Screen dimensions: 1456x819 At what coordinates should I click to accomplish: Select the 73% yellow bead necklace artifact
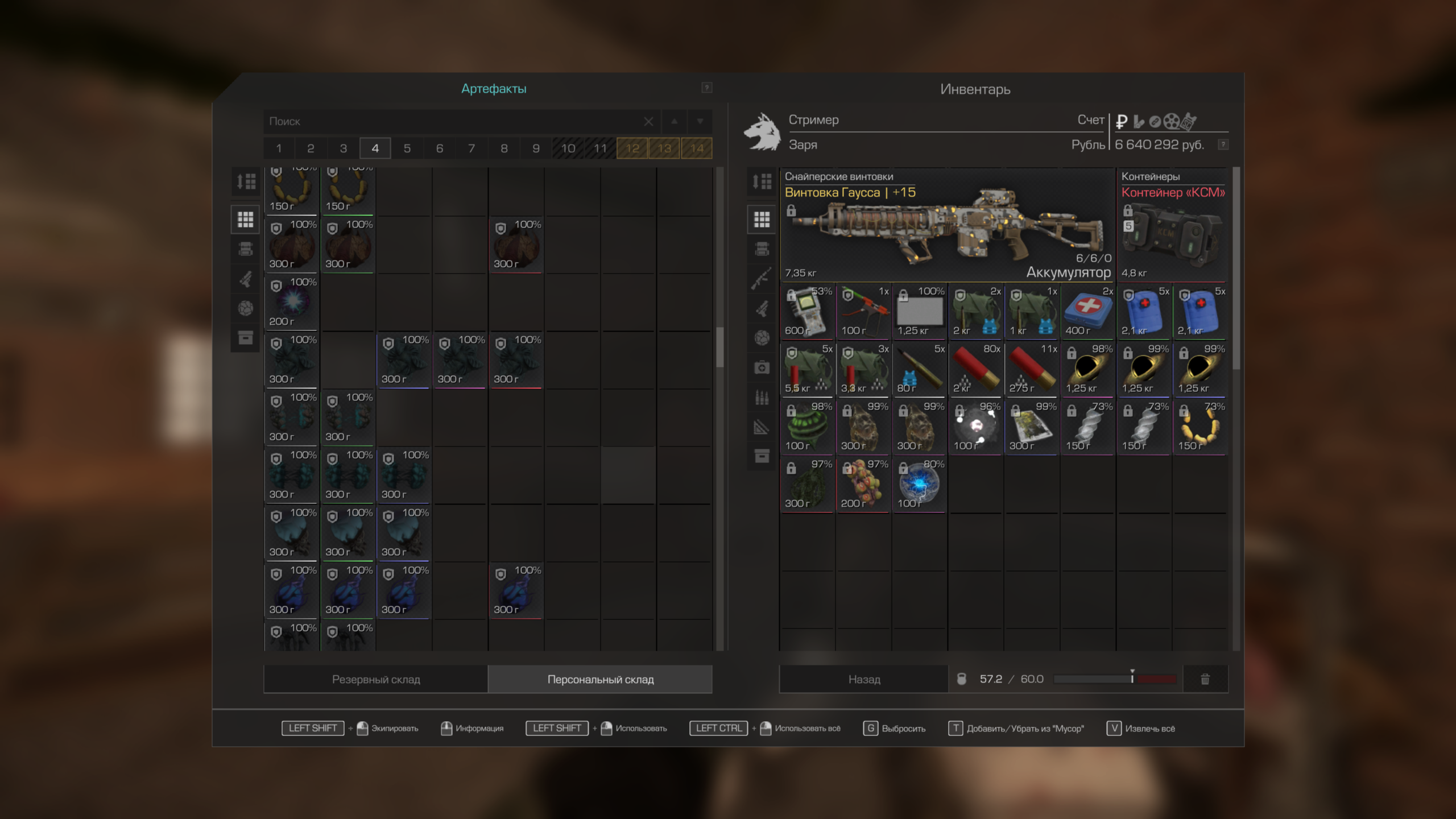click(1200, 427)
